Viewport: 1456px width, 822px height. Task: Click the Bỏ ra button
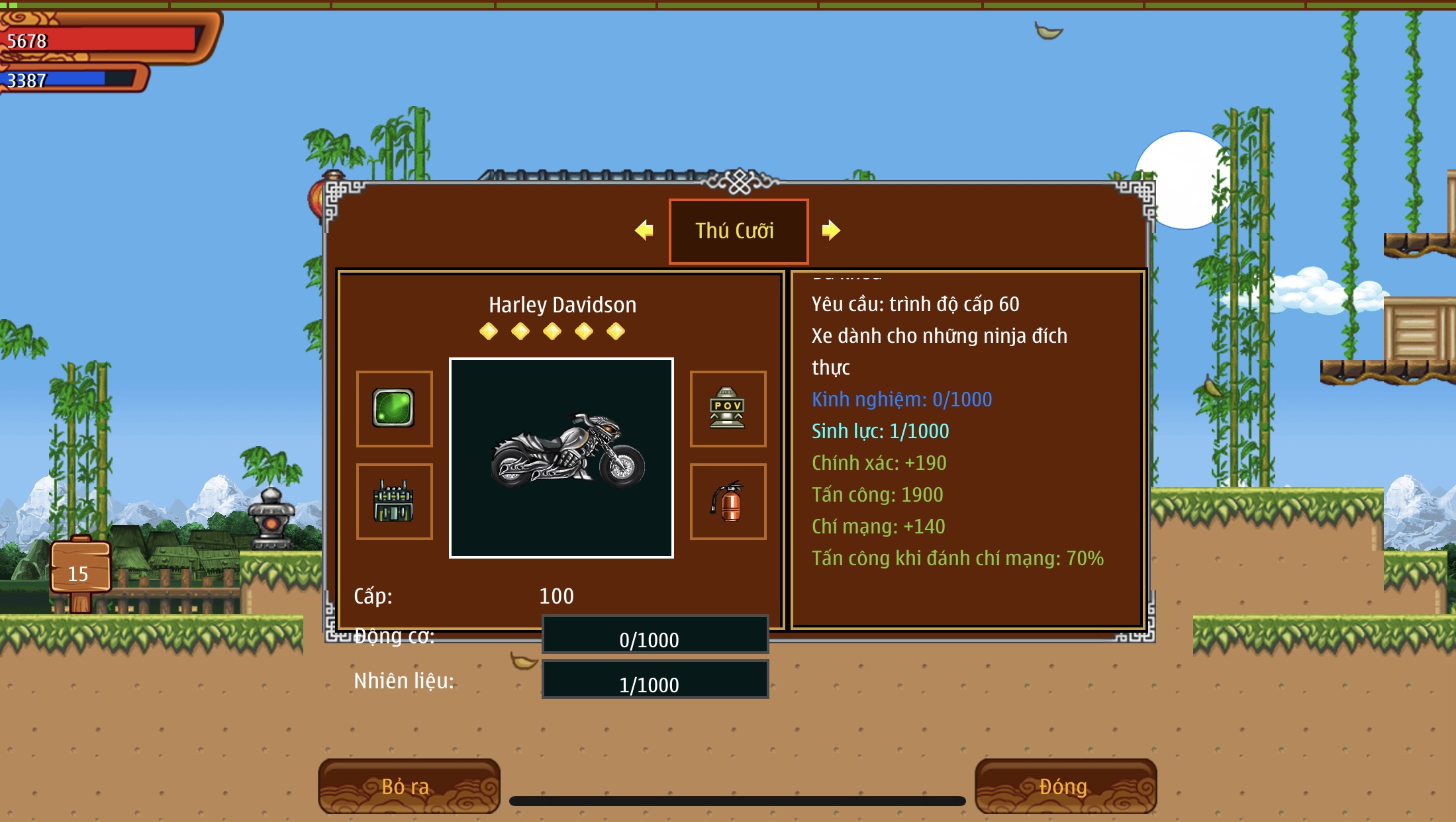(409, 786)
